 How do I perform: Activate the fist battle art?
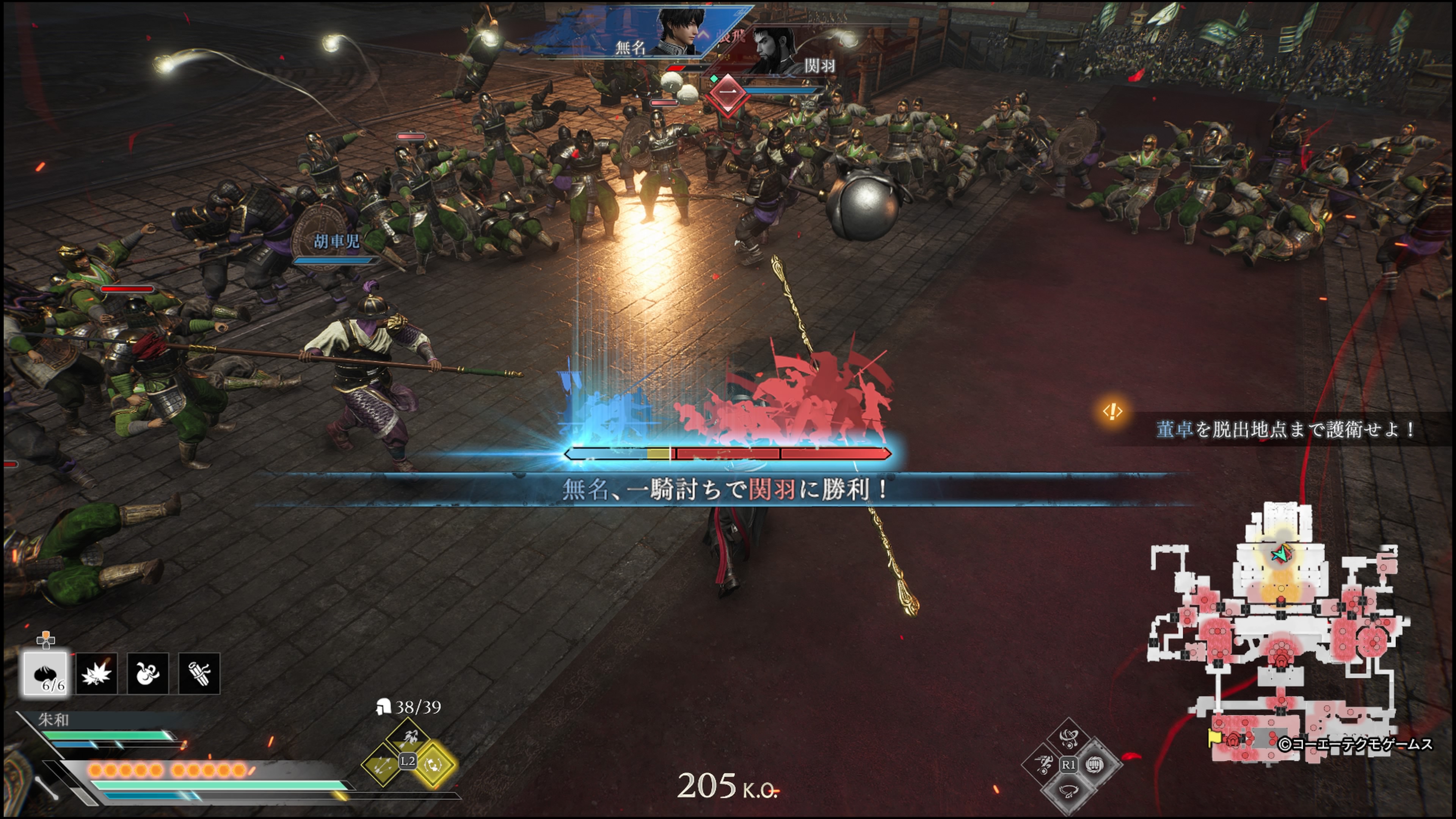[x=1095, y=764]
